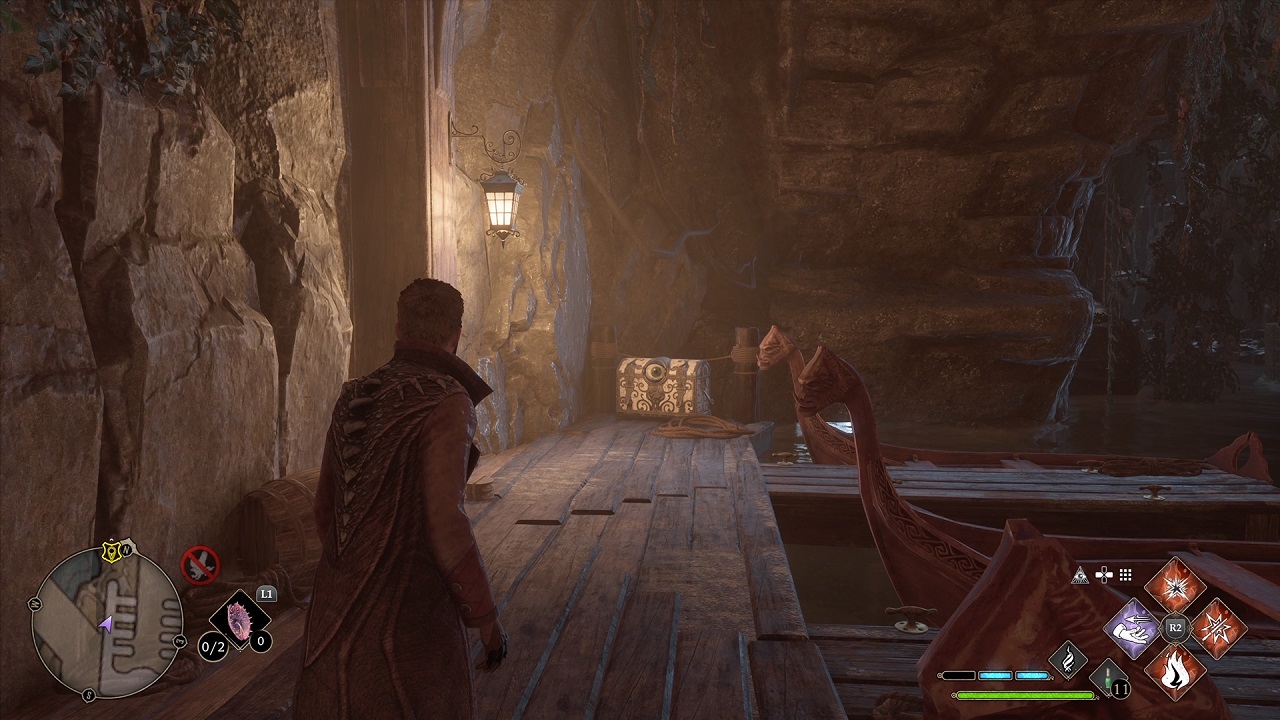Click the 0/2 counter badge
Screen dimensions: 1280x720
pyautogui.click(x=212, y=646)
